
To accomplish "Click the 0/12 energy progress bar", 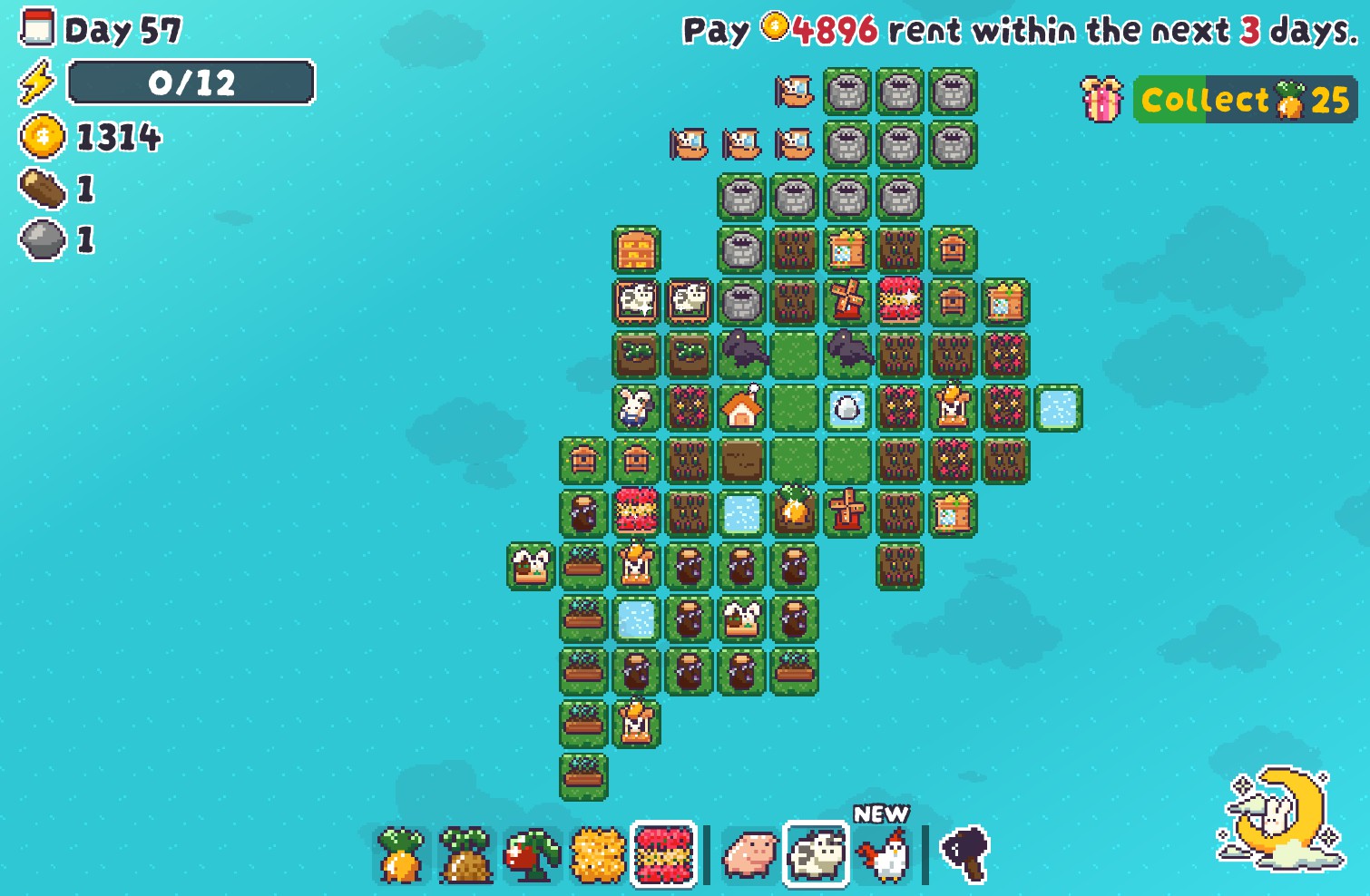I will 191,83.
